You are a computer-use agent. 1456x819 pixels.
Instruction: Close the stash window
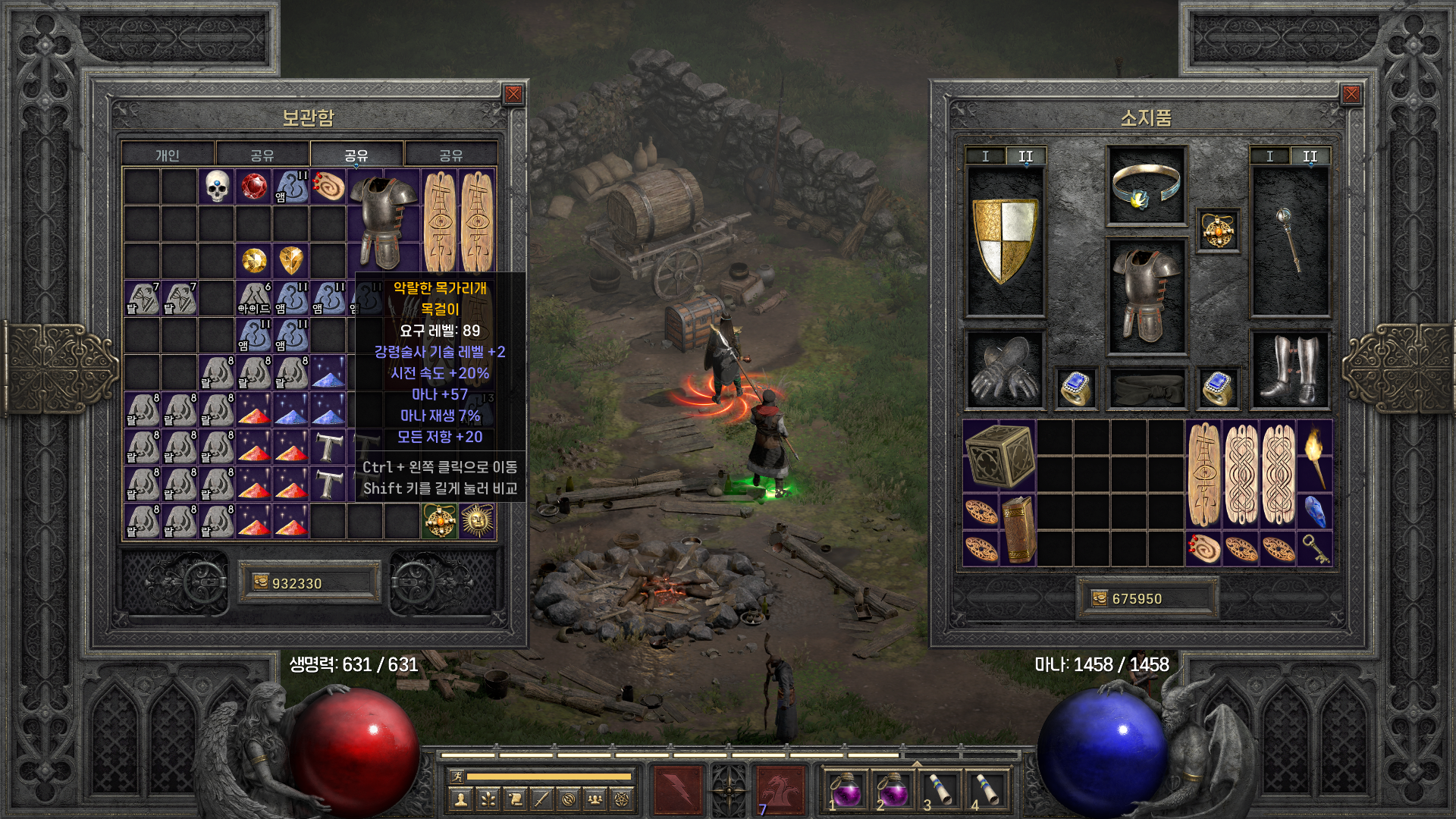pyautogui.click(x=513, y=94)
